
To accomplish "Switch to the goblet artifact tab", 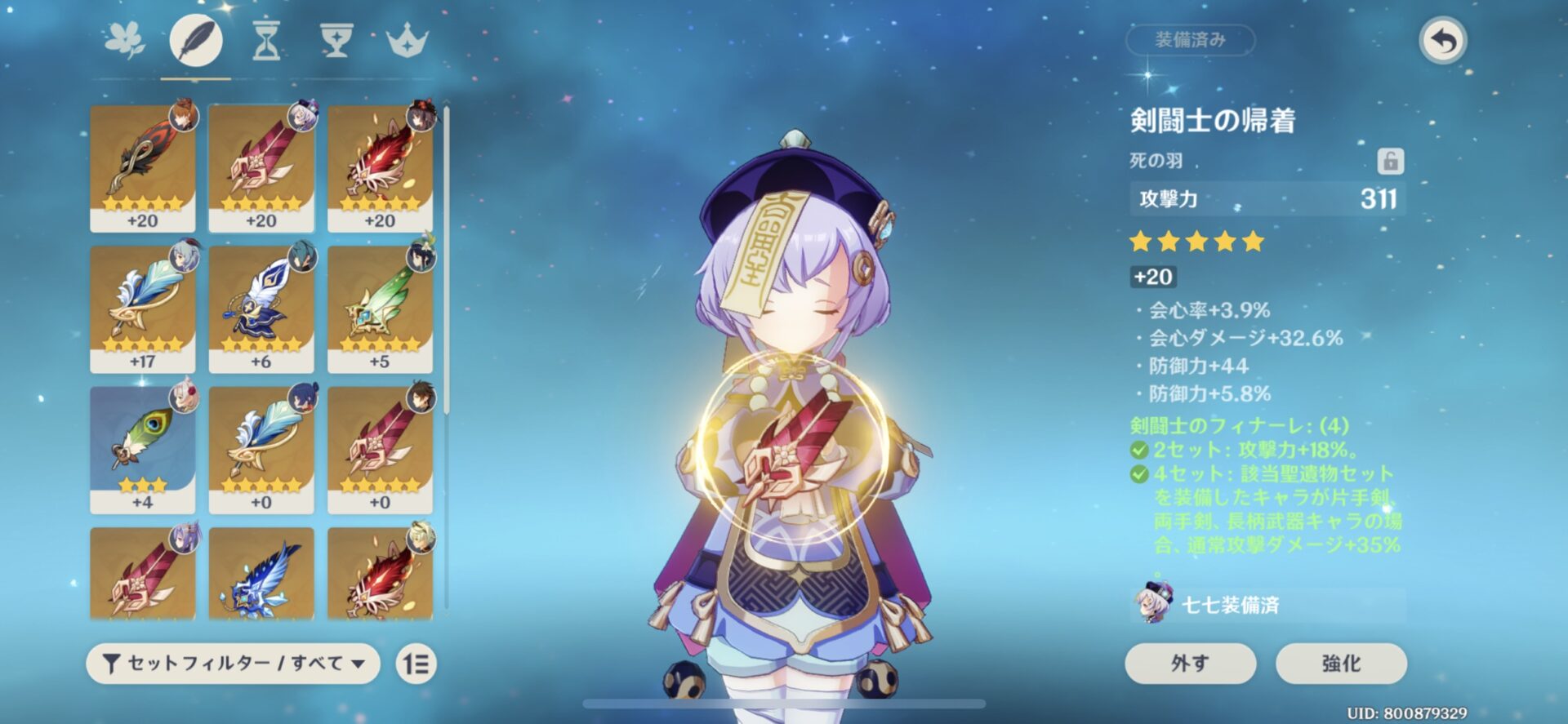I will (336, 40).
